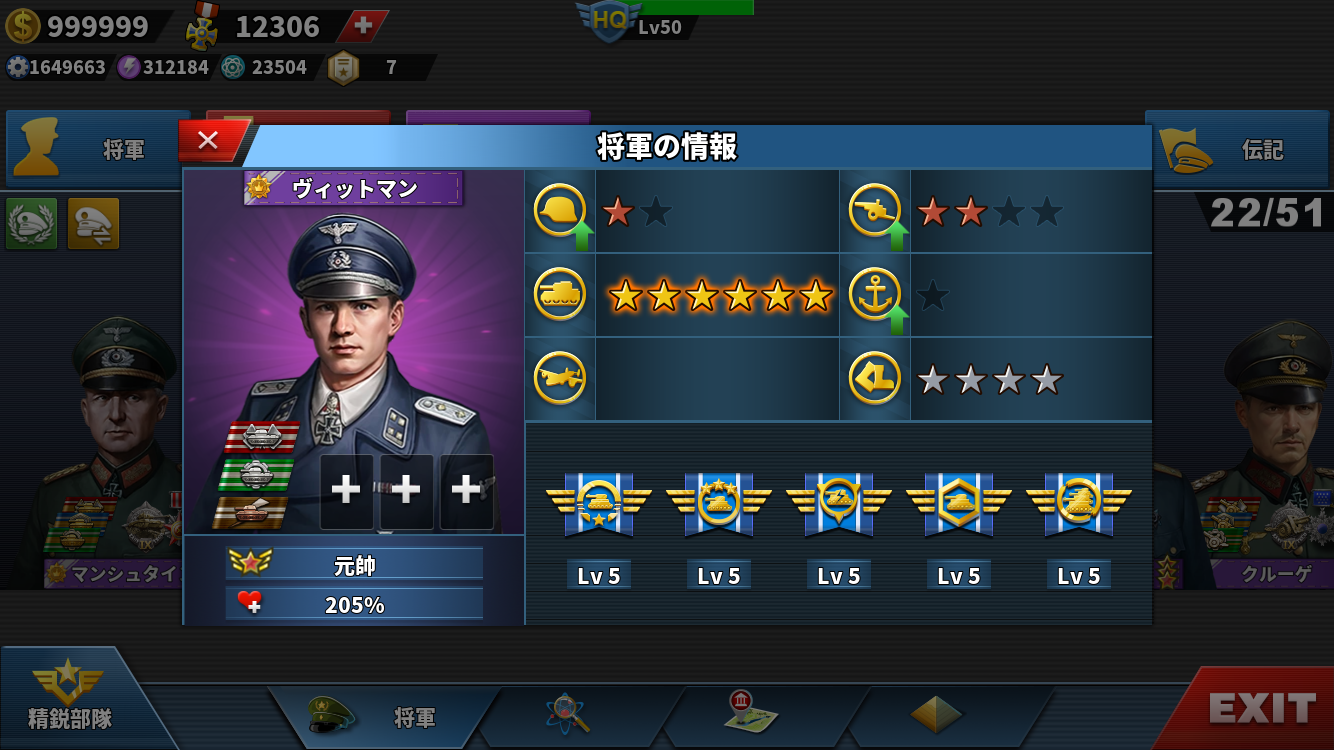This screenshot has width=1334, height=750.
Task: Open the 精鋭部隊 elite forces menu
Action: click(x=68, y=697)
